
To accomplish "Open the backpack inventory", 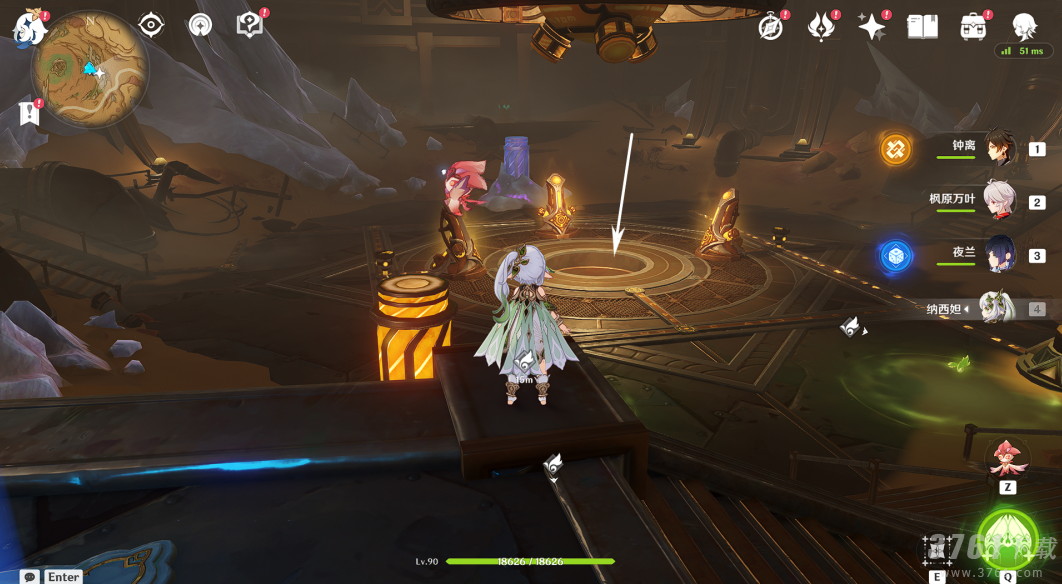I will 972,27.
